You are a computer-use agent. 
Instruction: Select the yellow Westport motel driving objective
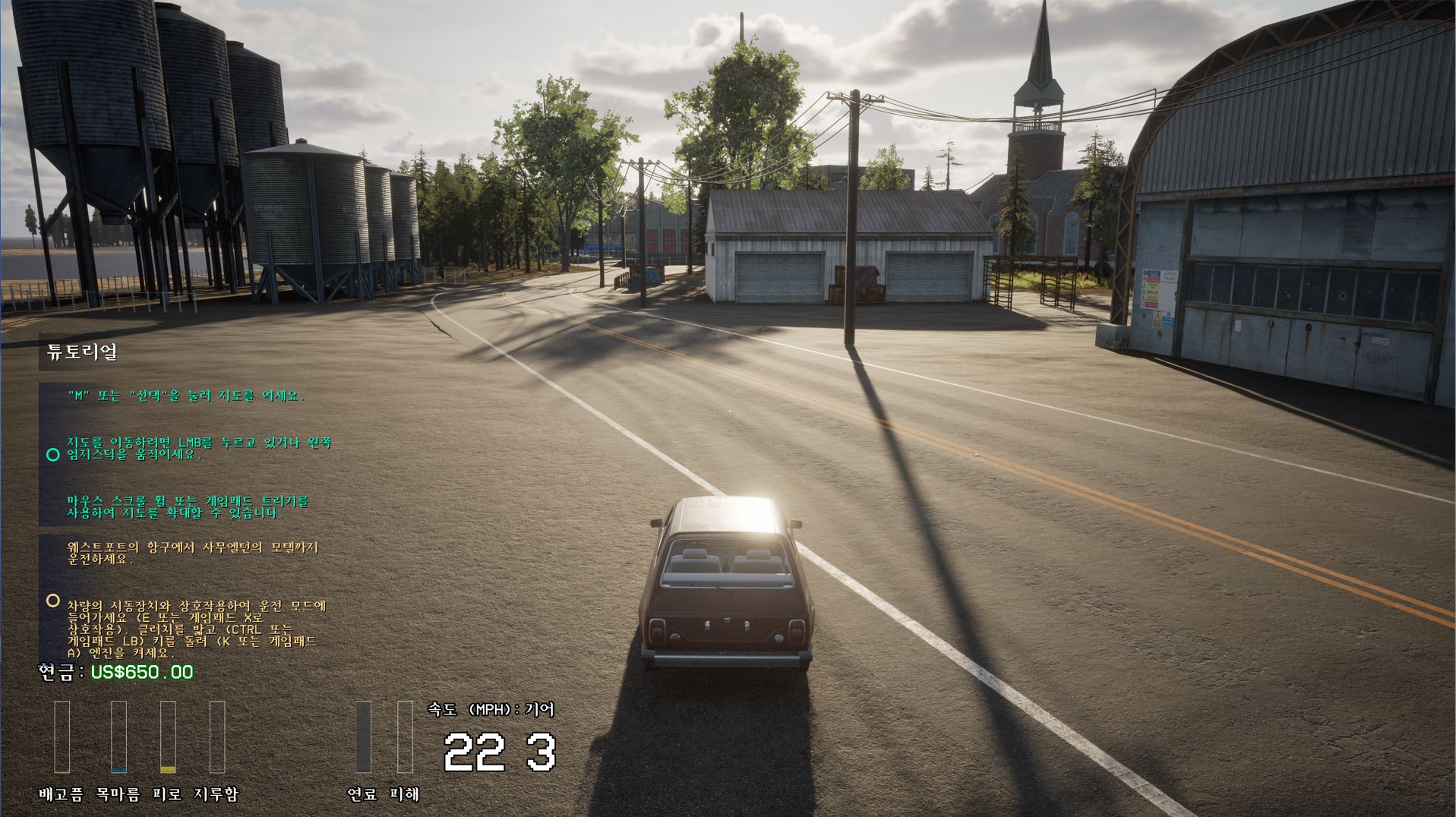pos(192,553)
